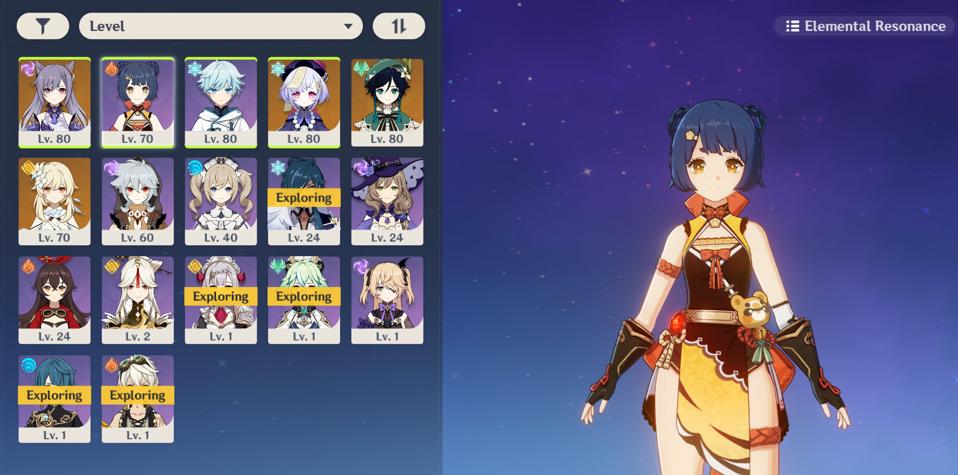Choose Lisa's Lv. 24 portrait

point(387,200)
